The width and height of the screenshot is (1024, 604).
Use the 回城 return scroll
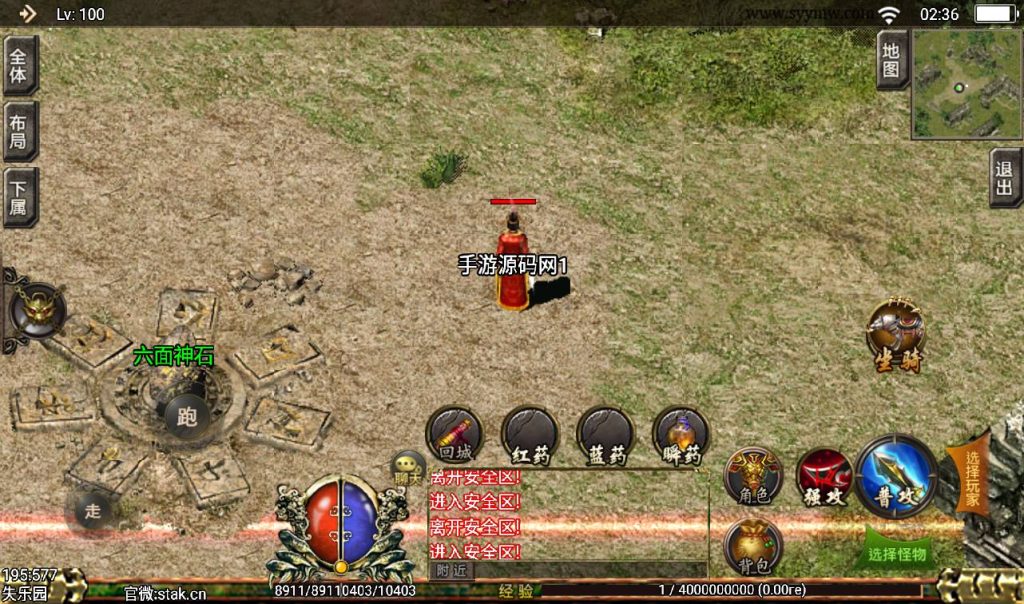coord(455,435)
